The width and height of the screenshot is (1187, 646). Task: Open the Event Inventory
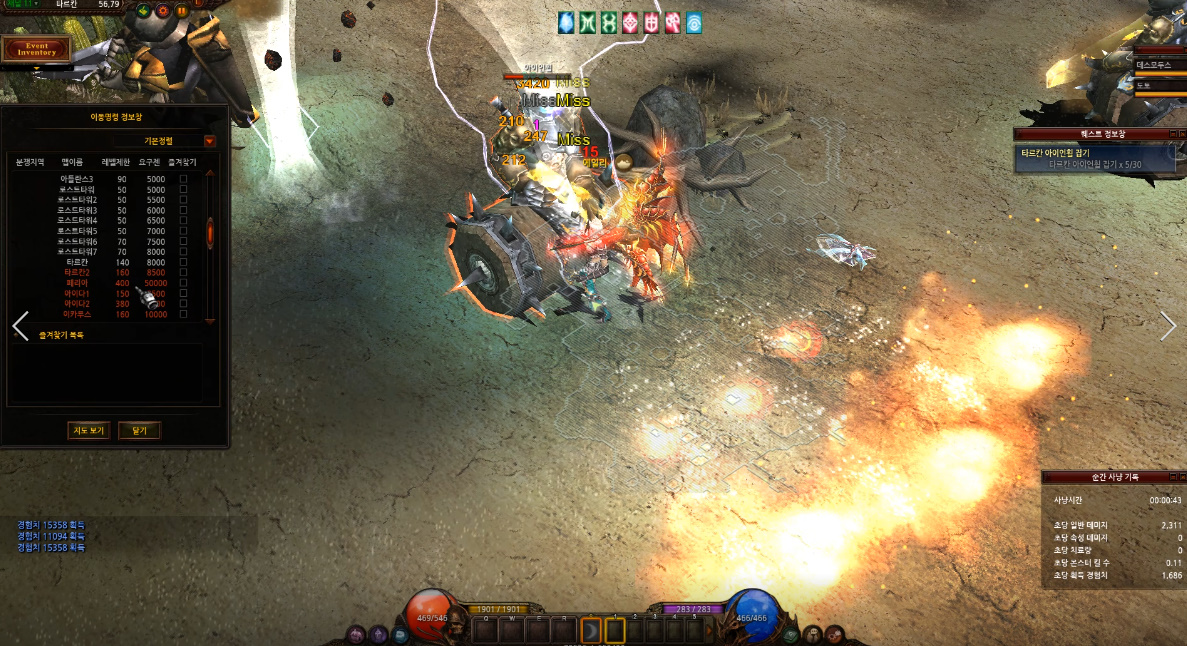(x=36, y=47)
